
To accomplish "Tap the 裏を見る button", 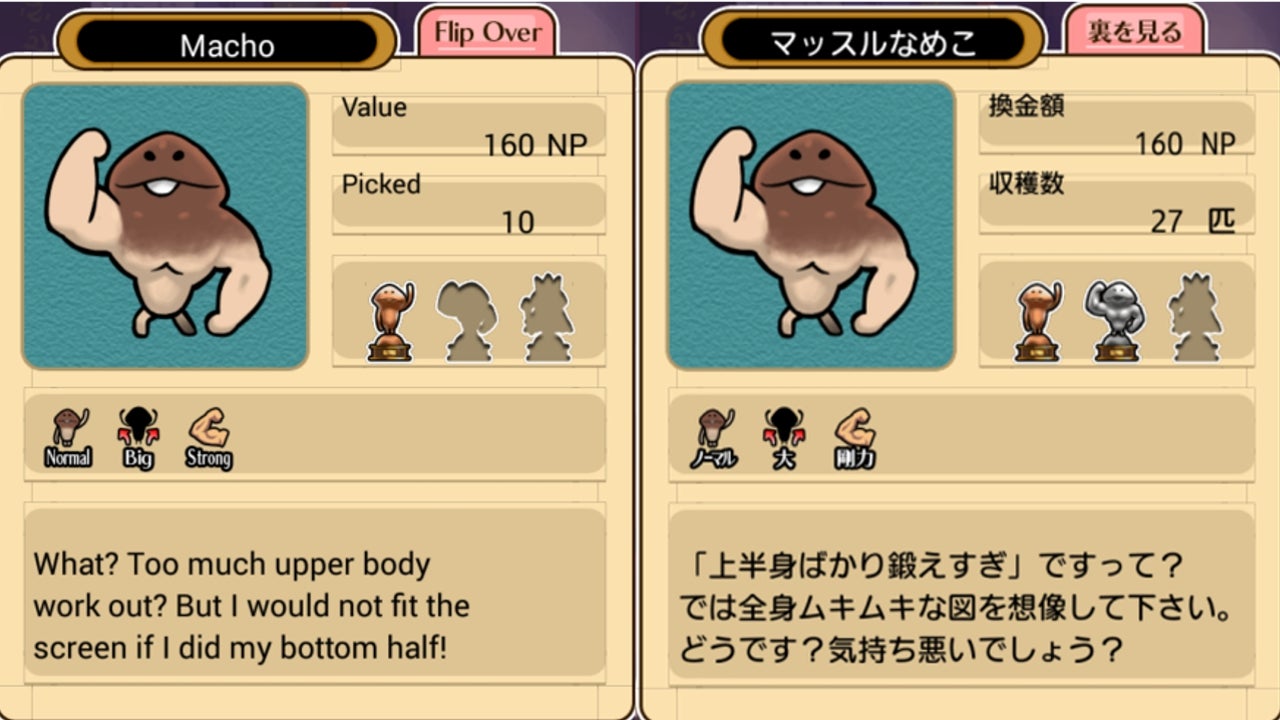I will [x=1134, y=33].
